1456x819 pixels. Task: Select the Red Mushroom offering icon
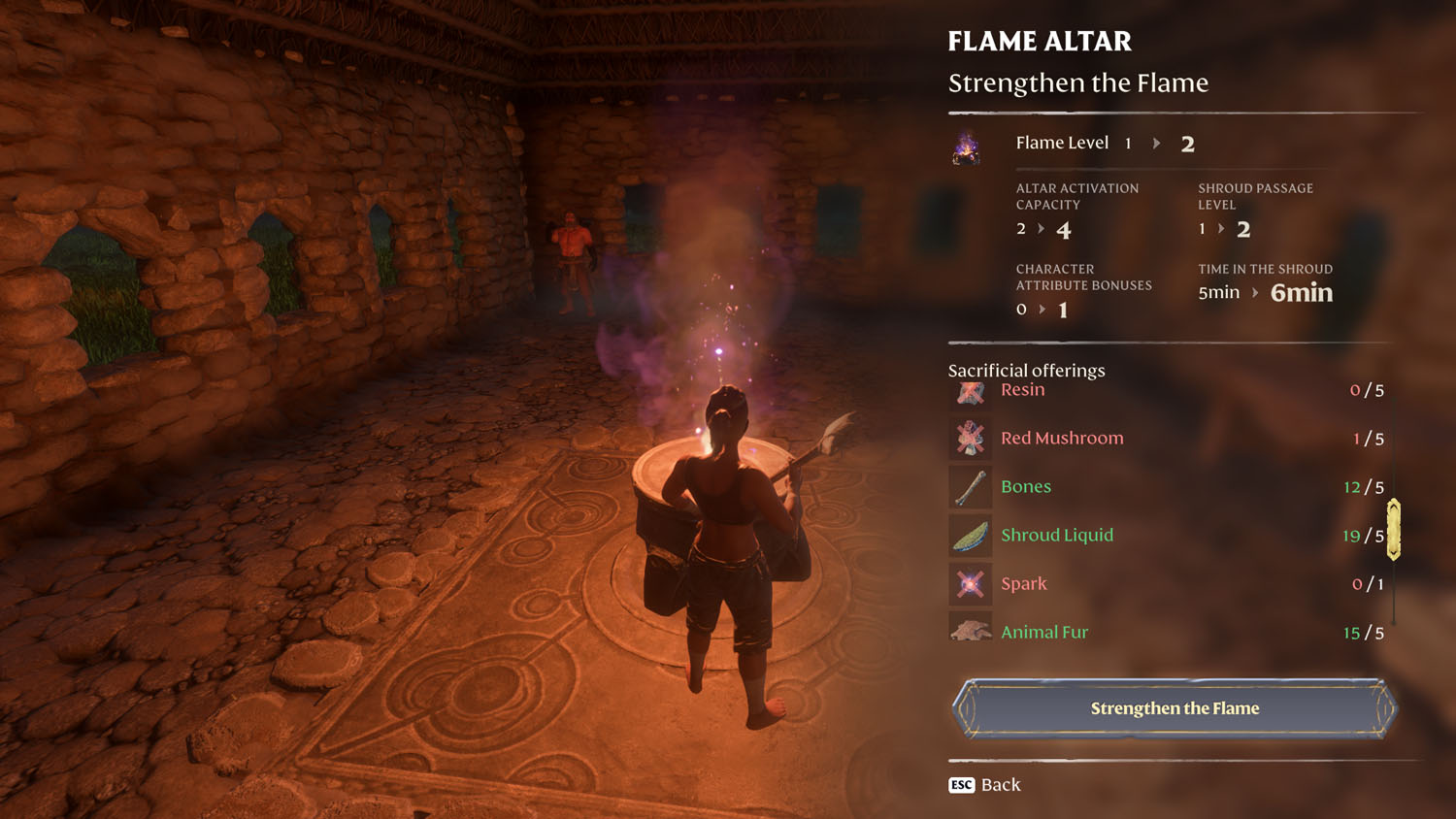pos(969,438)
